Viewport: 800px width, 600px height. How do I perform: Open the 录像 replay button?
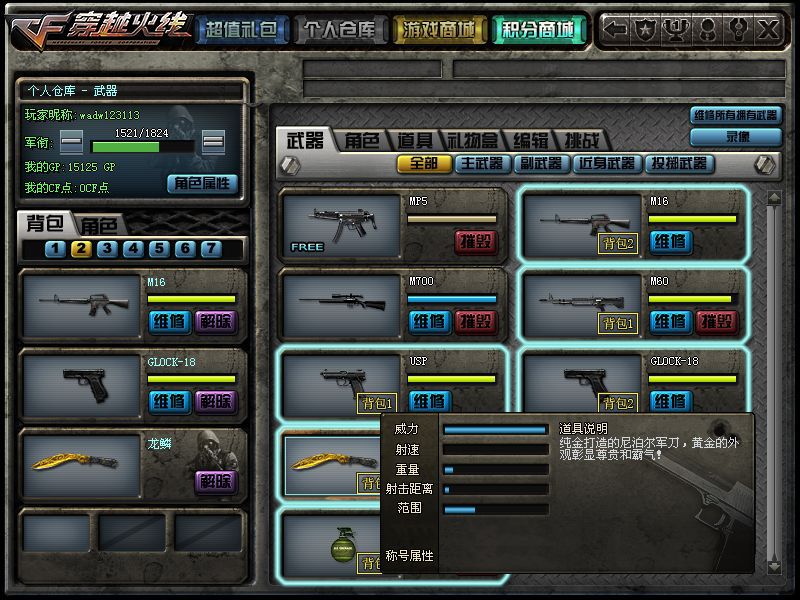coord(738,137)
